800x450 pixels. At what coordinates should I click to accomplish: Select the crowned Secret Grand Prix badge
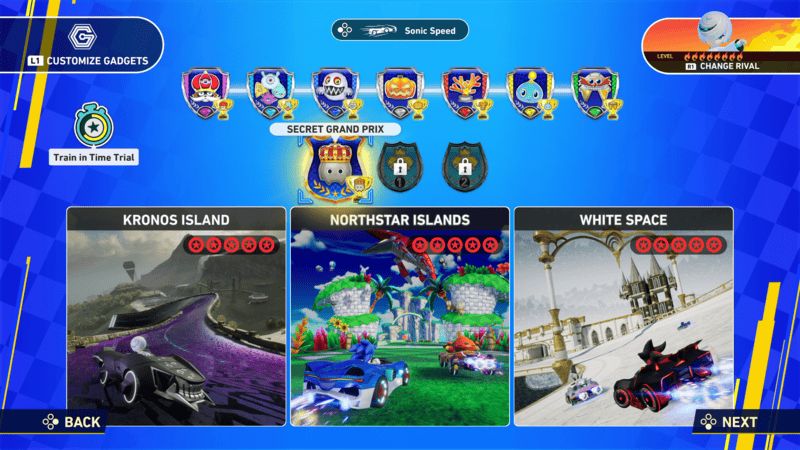click(337, 166)
